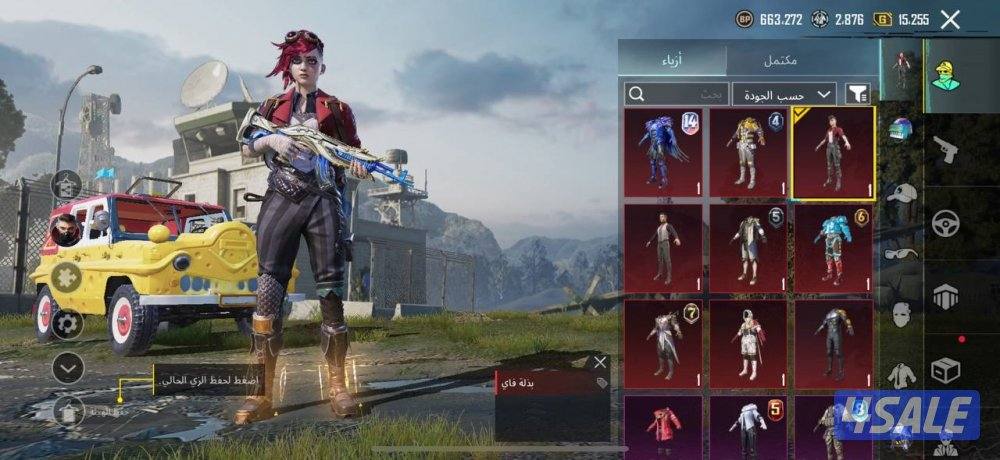Select the blue and red suit with badge 6

tap(833, 249)
